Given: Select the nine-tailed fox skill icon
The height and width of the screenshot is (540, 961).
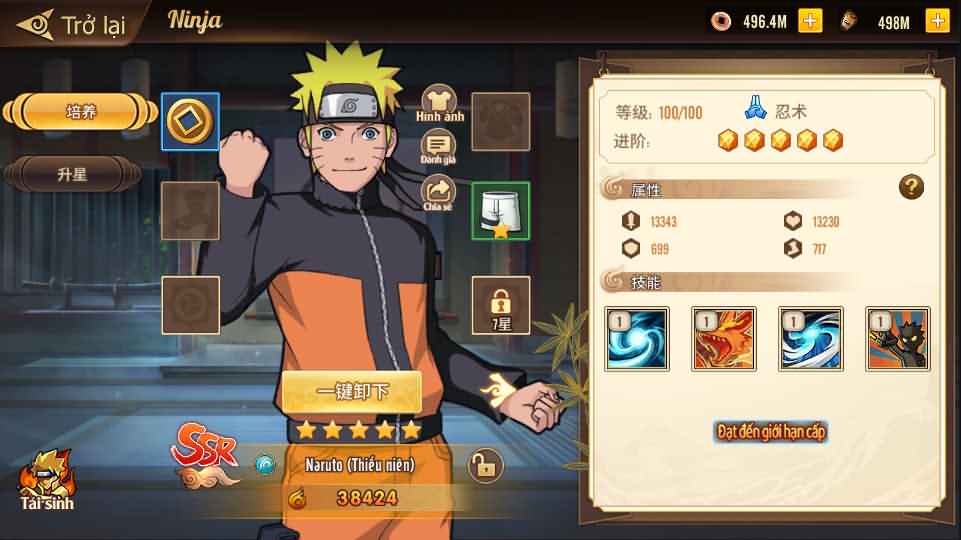Looking at the screenshot, I should click(x=724, y=339).
